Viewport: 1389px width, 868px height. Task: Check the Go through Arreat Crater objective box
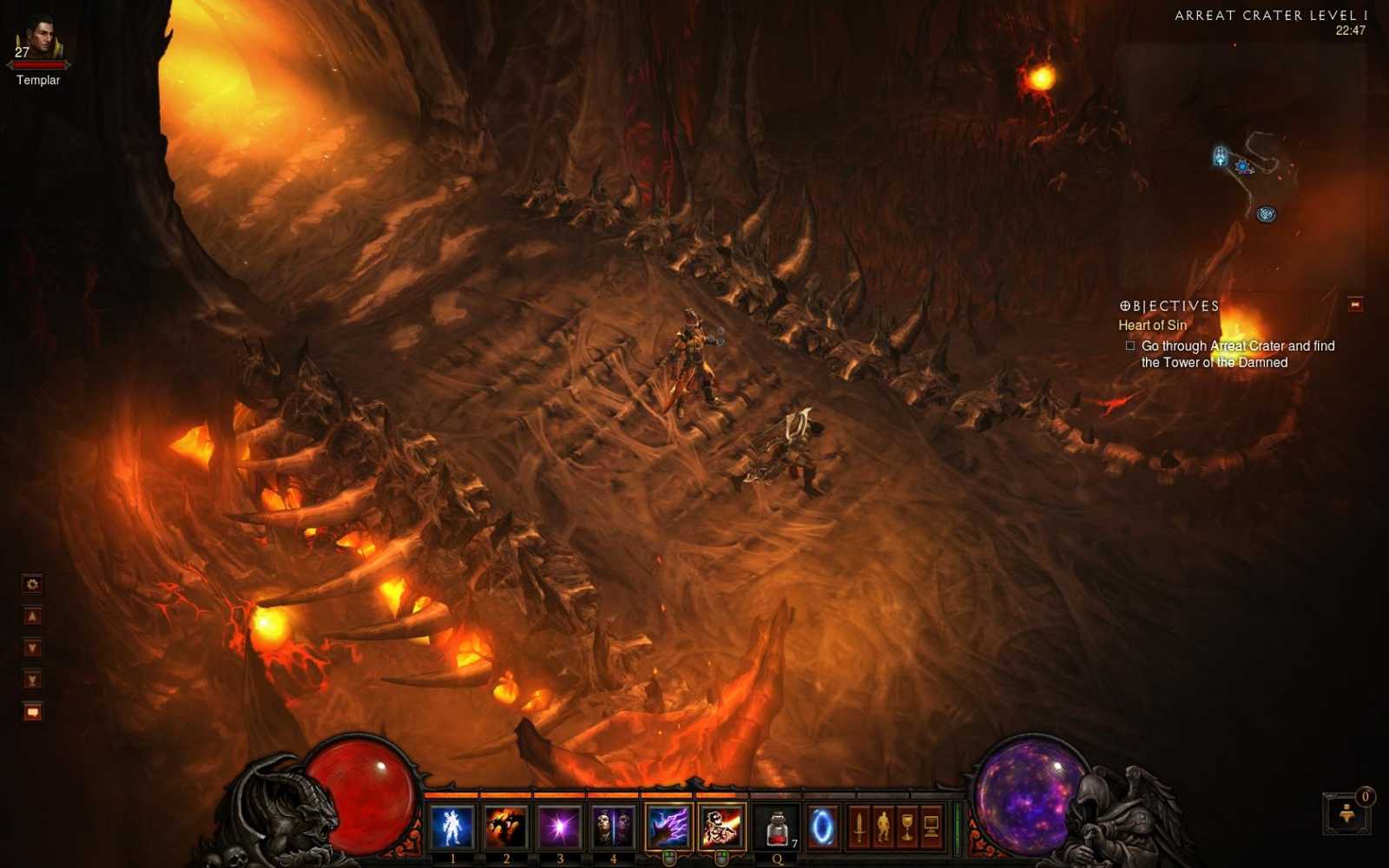1129,345
